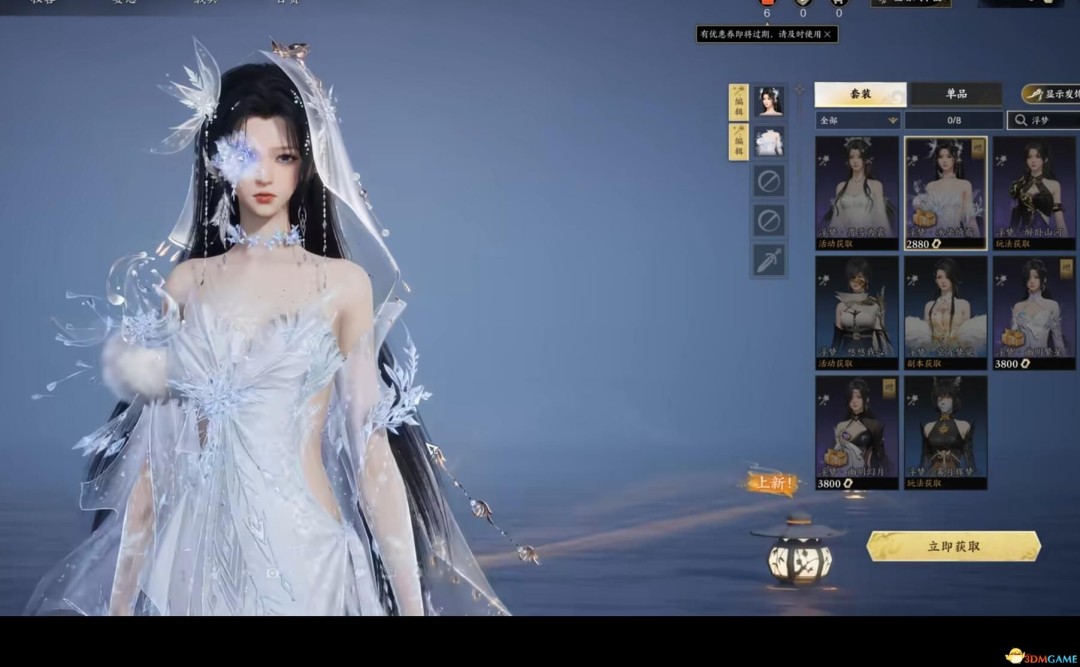Close the coupon expiry notice
Screen dimensions: 1080x667
[827, 34]
